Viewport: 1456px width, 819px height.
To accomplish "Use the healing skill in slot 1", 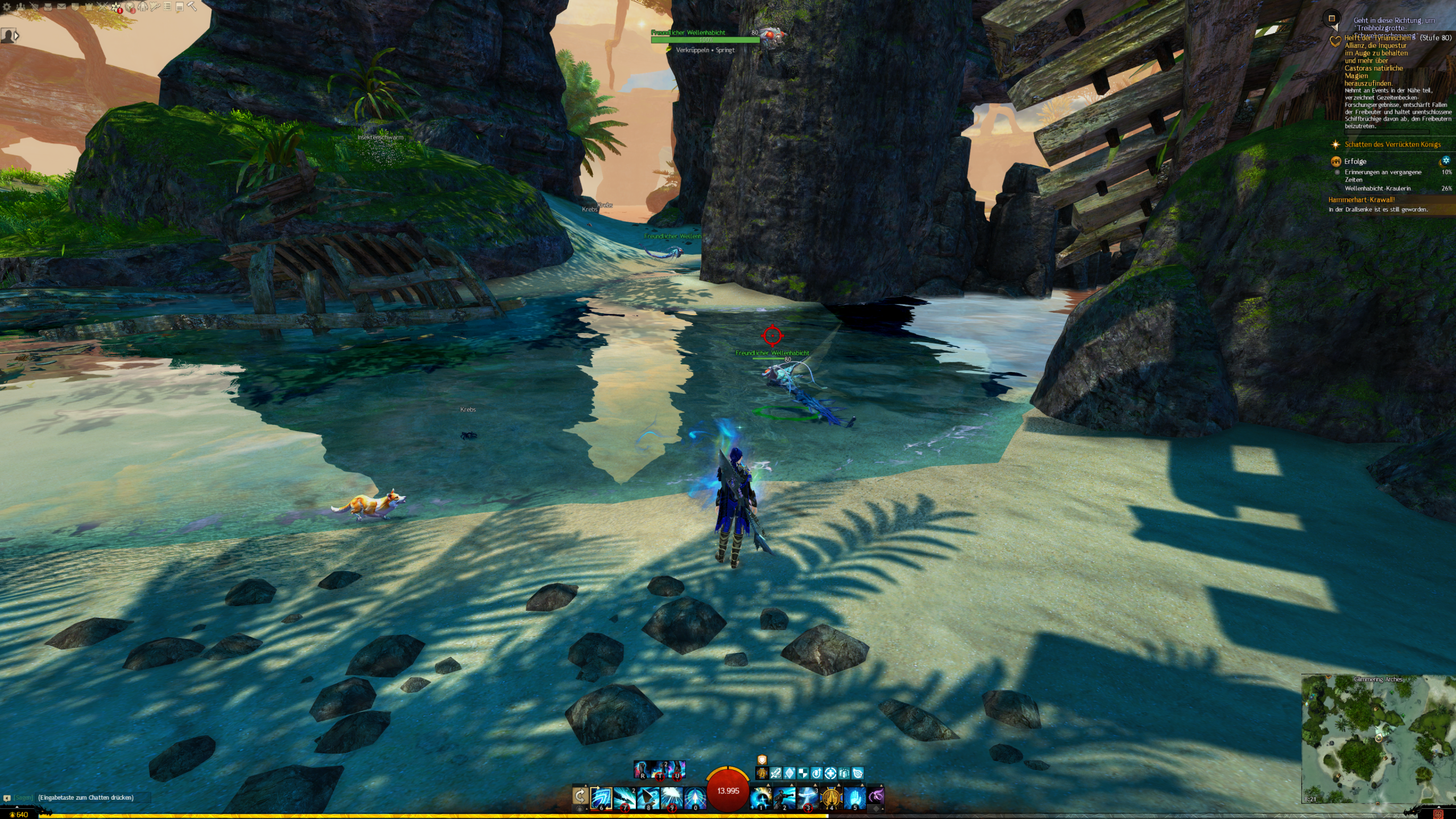I will (x=761, y=797).
